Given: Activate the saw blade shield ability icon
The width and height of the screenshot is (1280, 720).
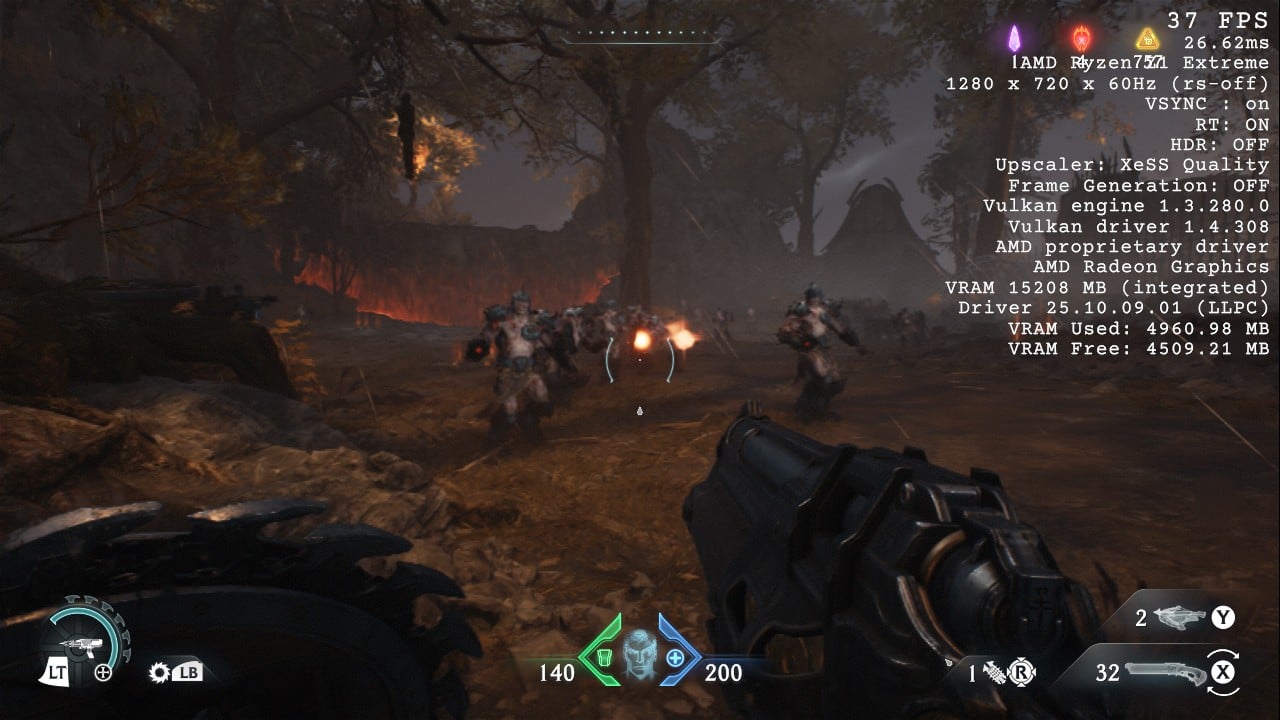Looking at the screenshot, I should pos(159,672).
